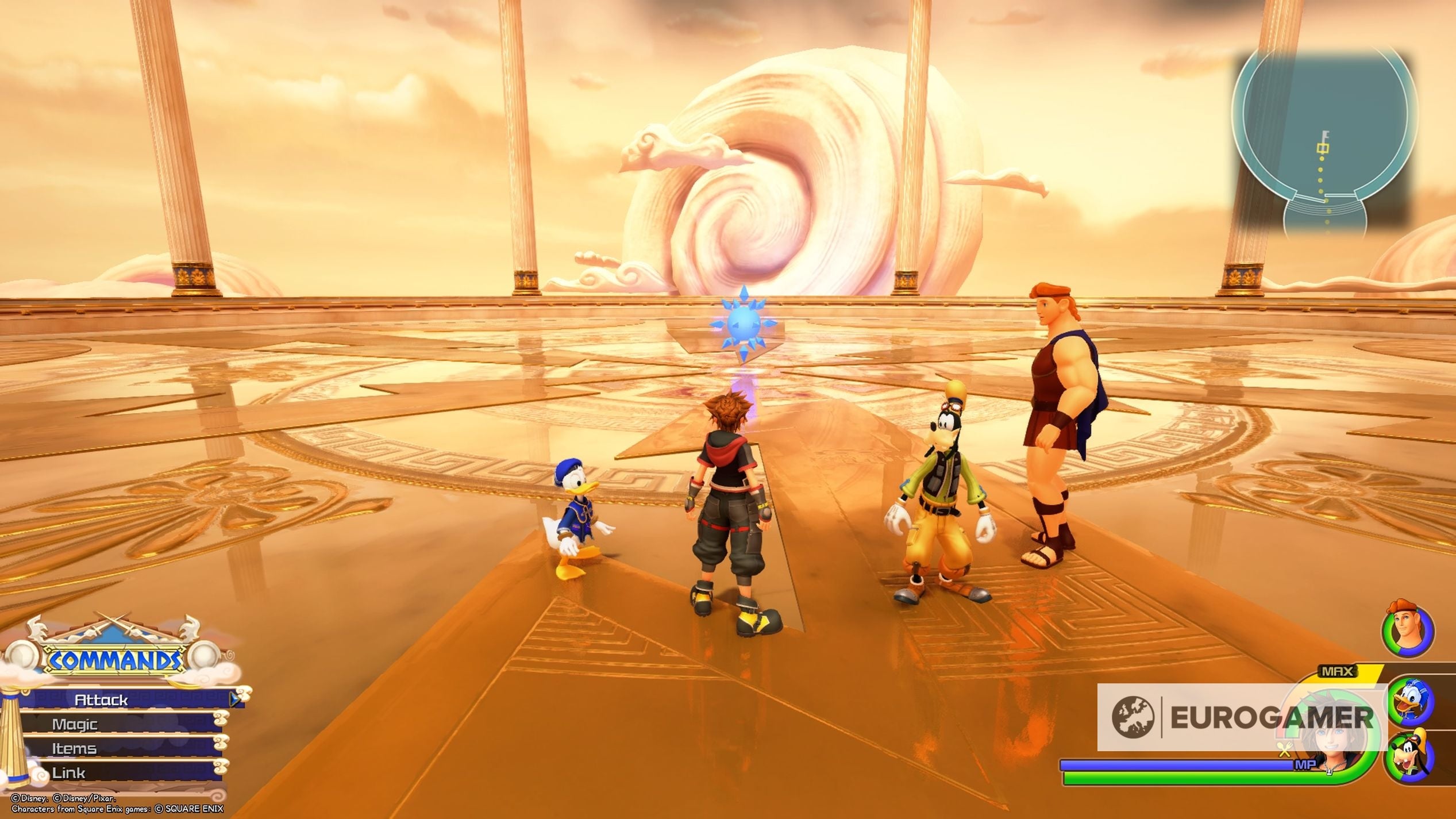Click the MAX focus gauge label
Image resolution: width=1456 pixels, height=819 pixels.
(1338, 671)
